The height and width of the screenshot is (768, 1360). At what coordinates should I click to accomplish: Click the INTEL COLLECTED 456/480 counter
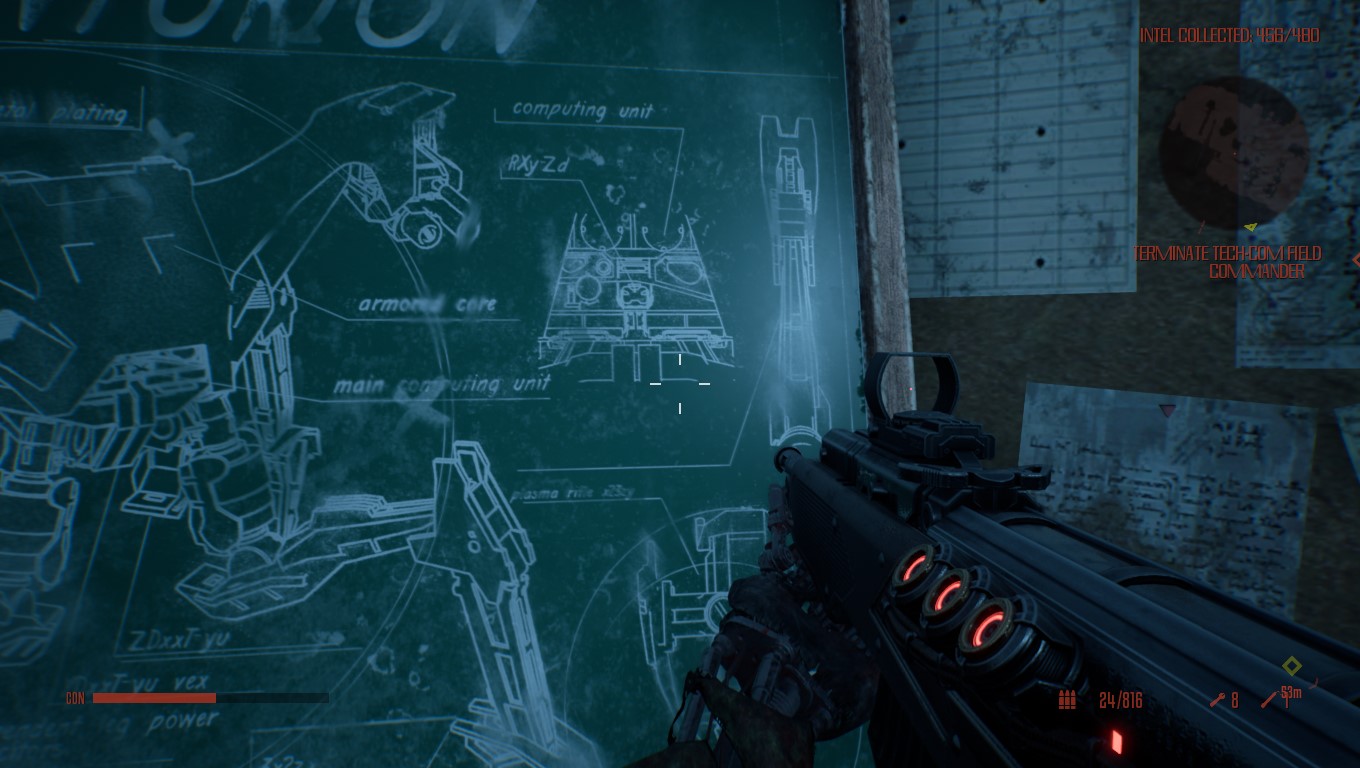pyautogui.click(x=1230, y=34)
